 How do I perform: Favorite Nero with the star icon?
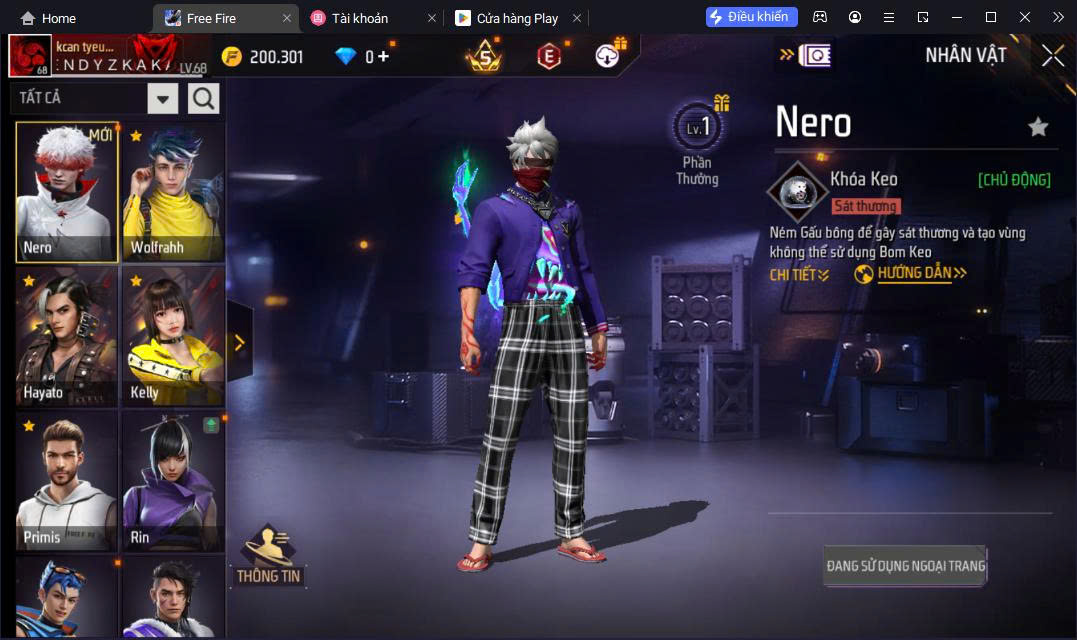point(1038,126)
